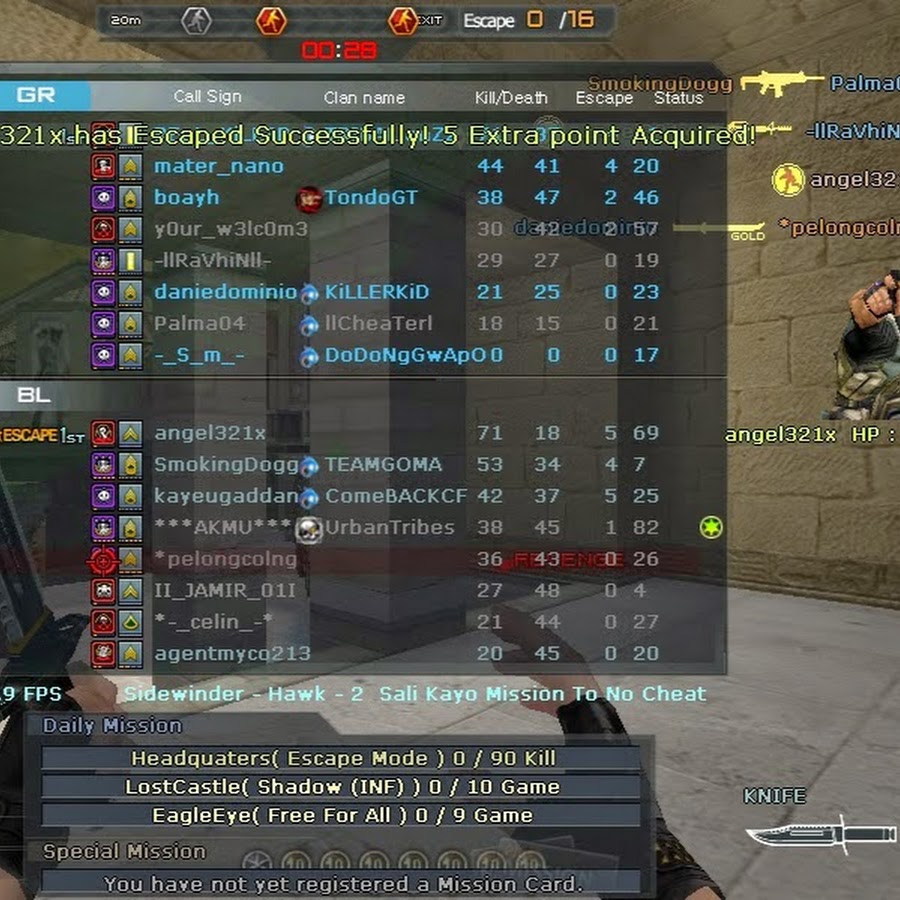The image size is (900, 900).
Task: Click II_JAMIR_01I in the scoreboard
Action: pyautogui.click(x=225, y=590)
